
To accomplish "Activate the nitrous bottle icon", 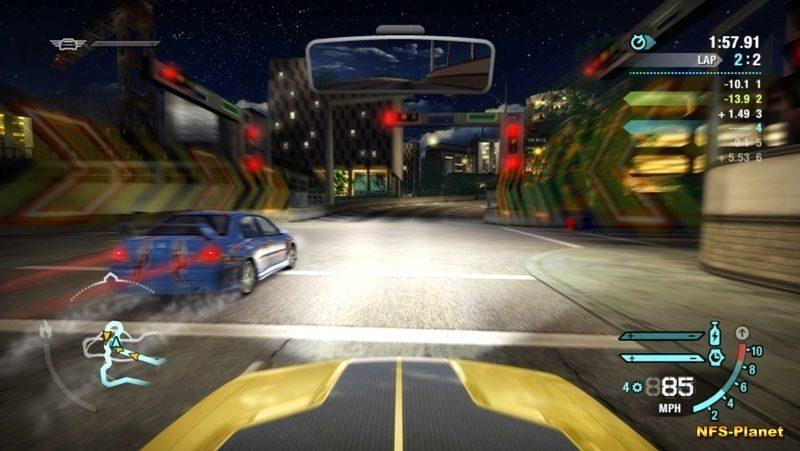I will click(714, 335).
